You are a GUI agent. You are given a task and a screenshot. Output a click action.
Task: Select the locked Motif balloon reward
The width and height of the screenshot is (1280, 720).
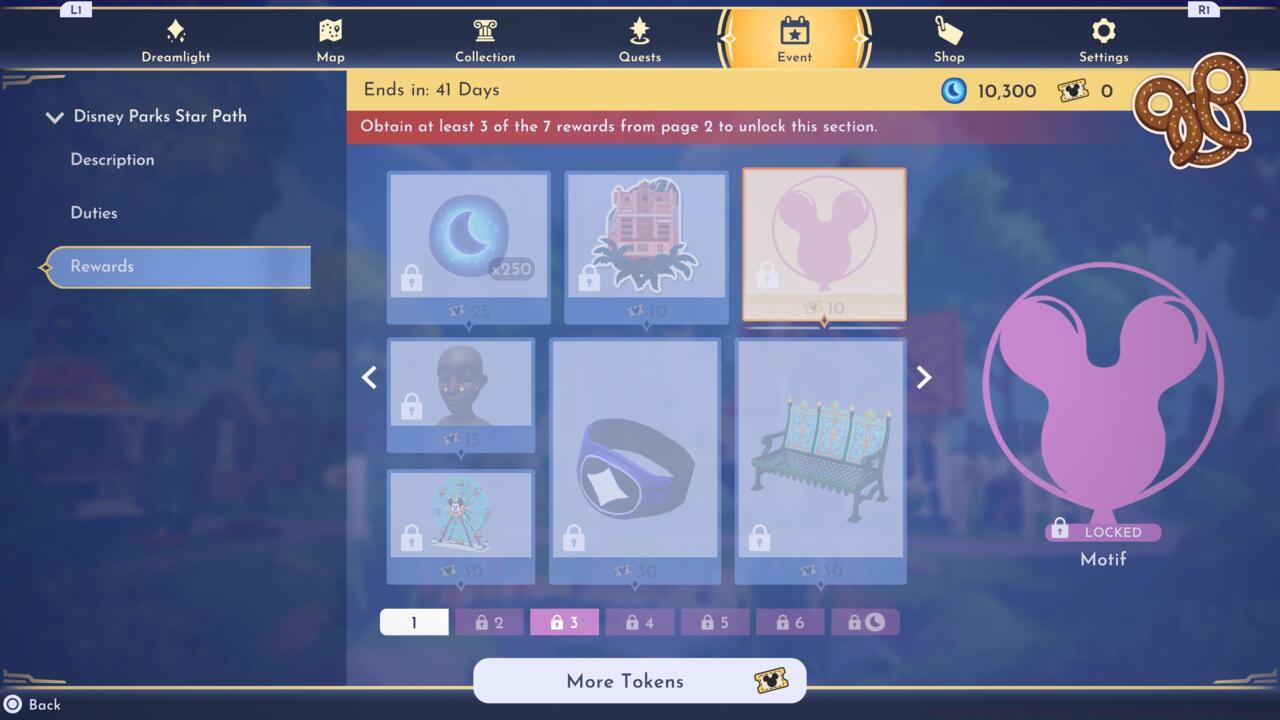[x=823, y=243]
